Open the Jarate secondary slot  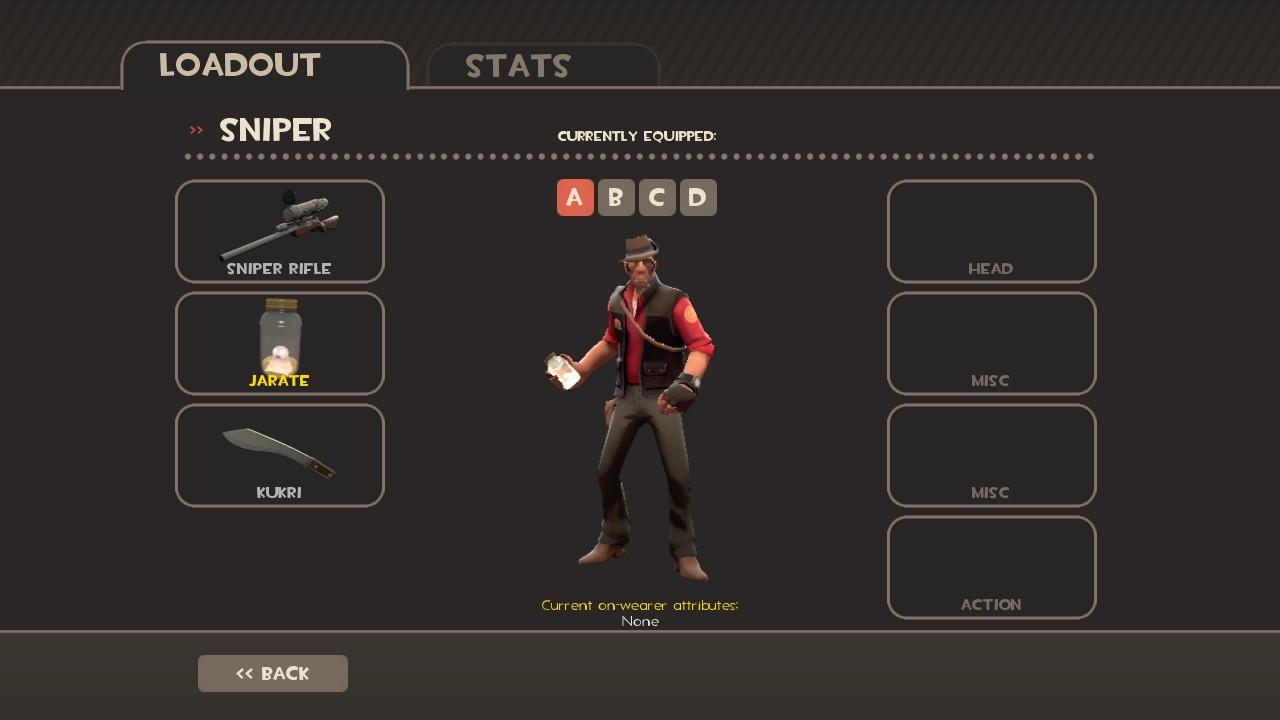click(280, 343)
